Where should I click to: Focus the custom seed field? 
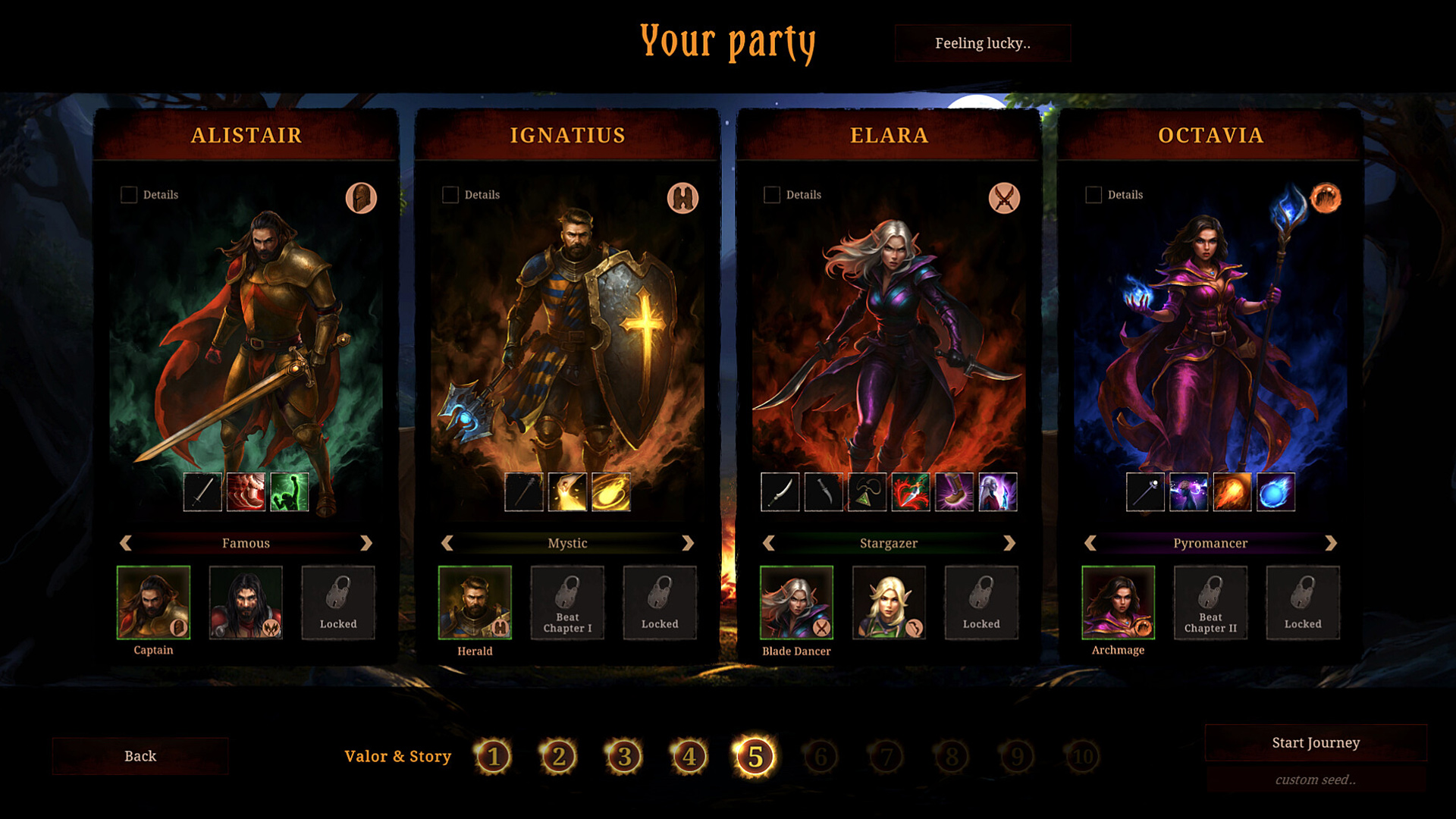pos(1316,780)
